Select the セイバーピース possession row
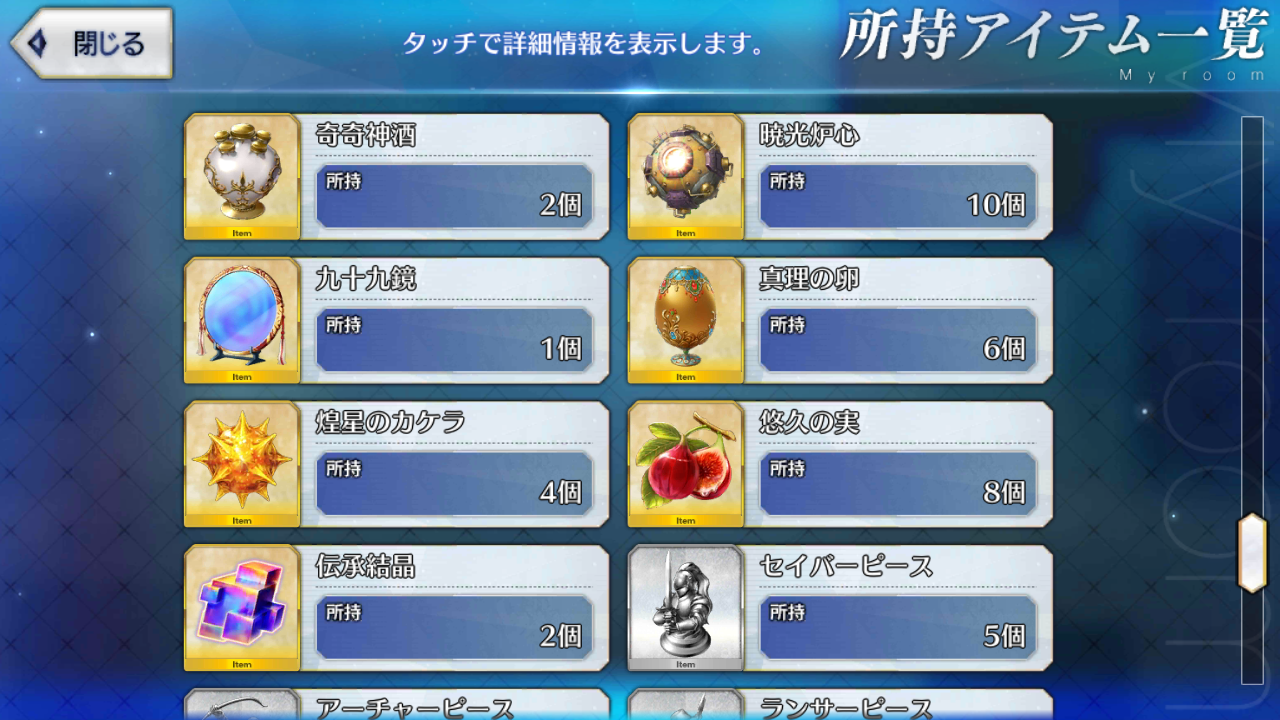Viewport: 1280px width, 720px height. [x=900, y=628]
